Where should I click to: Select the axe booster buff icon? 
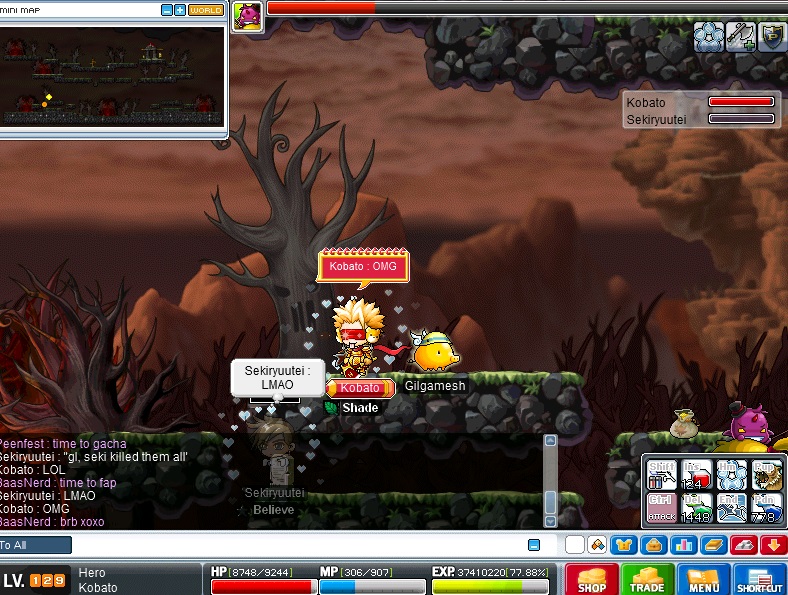(740, 37)
